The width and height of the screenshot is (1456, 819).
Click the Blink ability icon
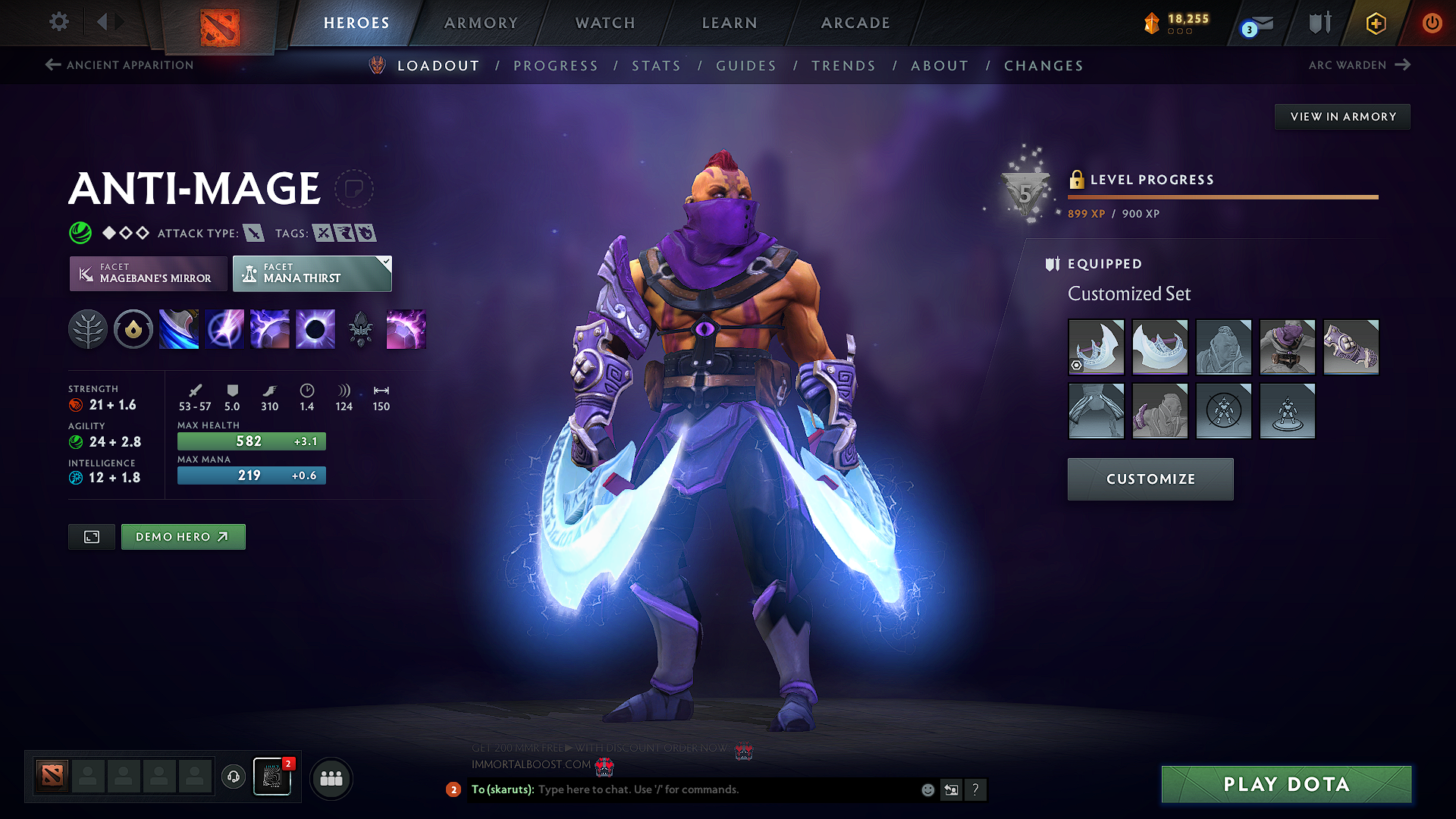224,328
